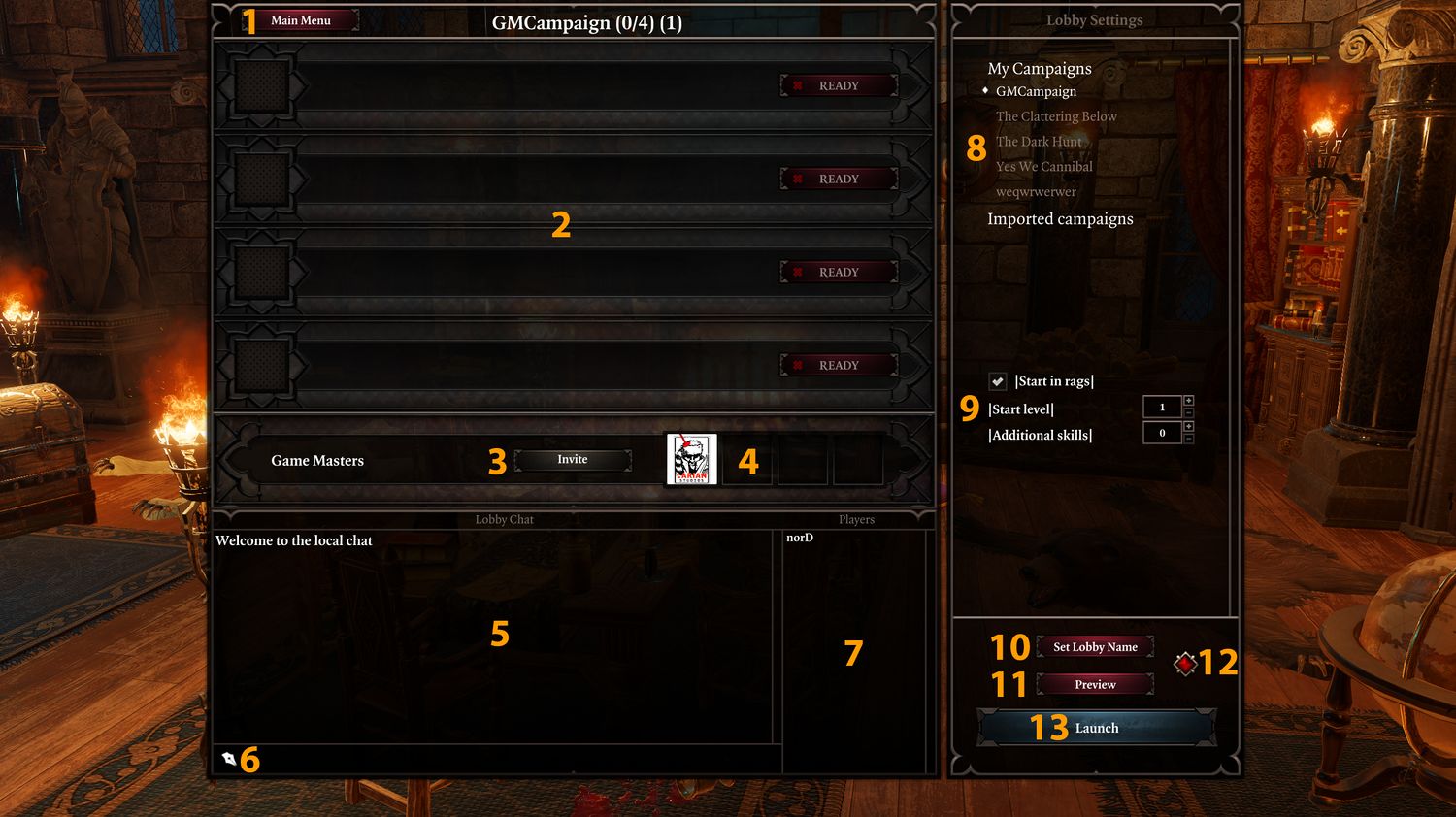Click the red diamond icon beside Preview
The height and width of the screenshot is (817, 1456).
[x=1185, y=664]
